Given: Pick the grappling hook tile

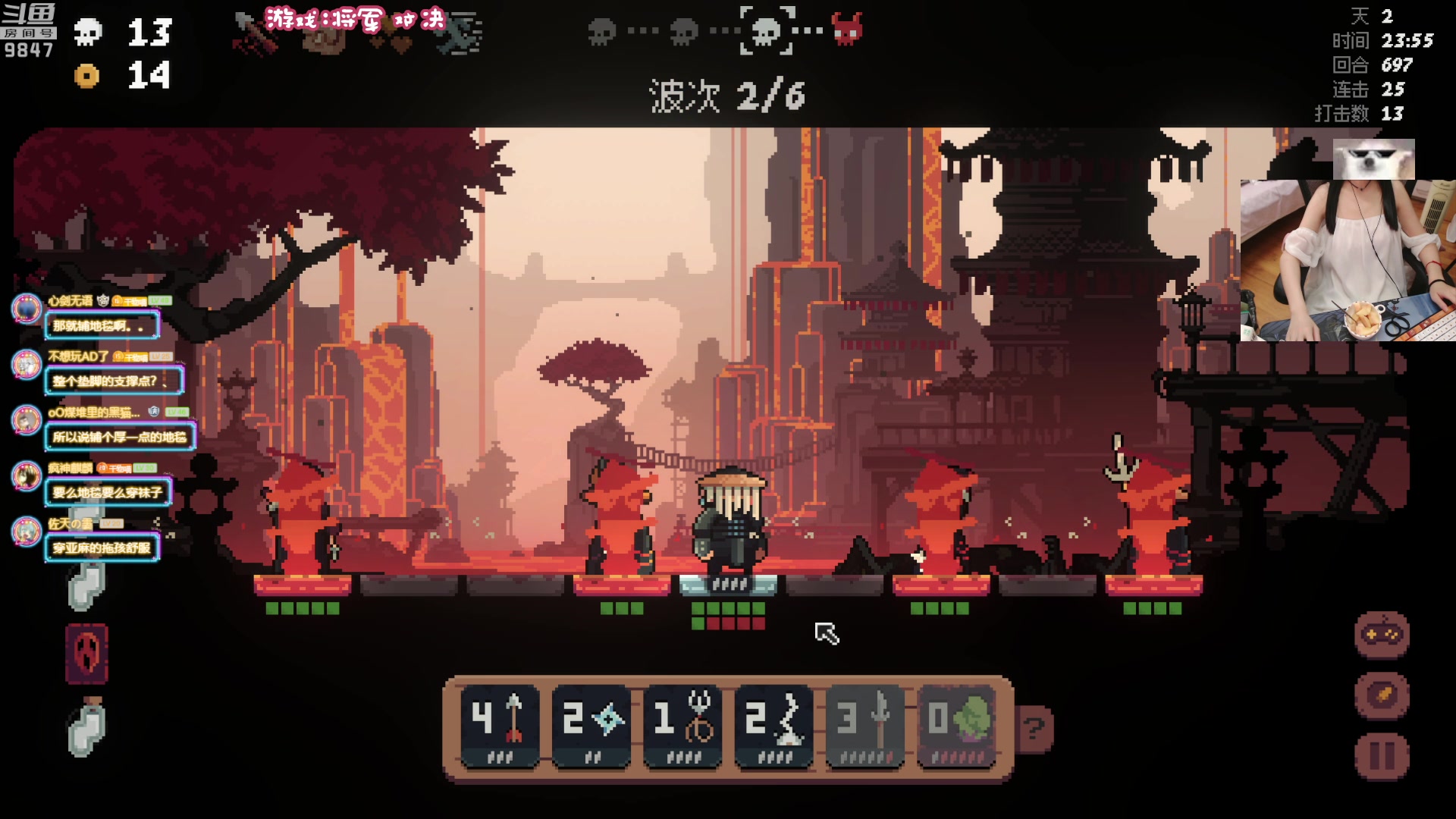Looking at the screenshot, I should pos(682,726).
